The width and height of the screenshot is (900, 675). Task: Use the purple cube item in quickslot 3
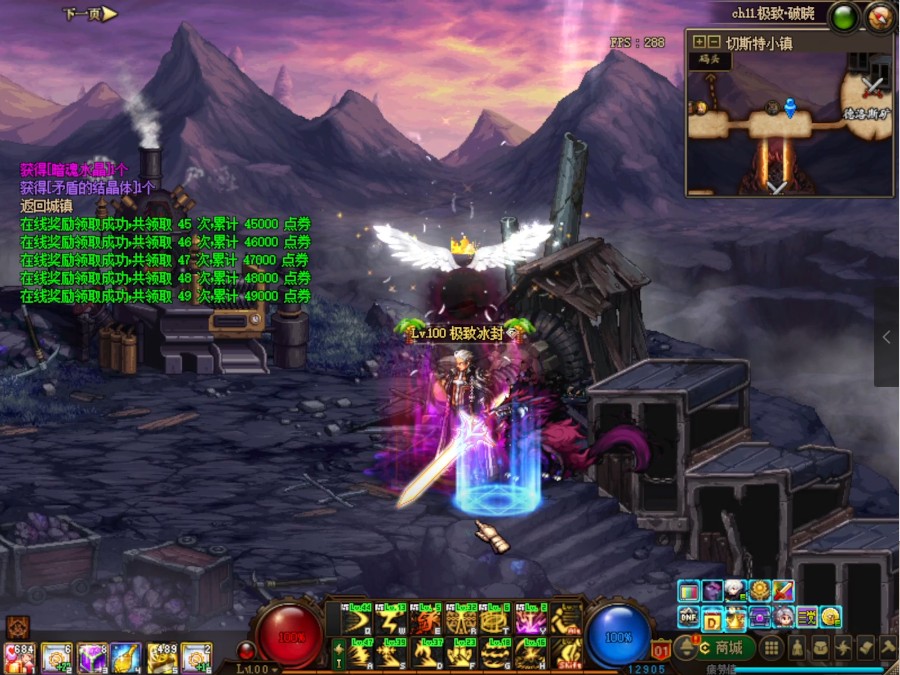tap(92, 657)
